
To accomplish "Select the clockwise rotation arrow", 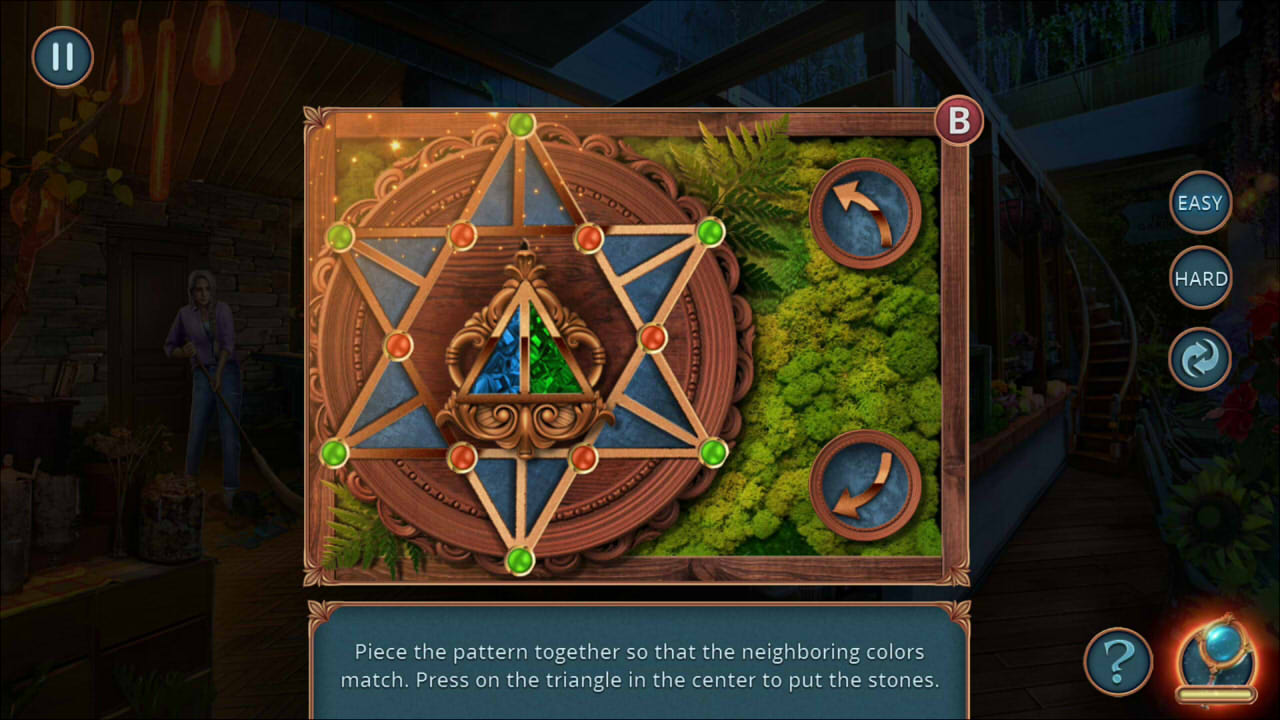I will coord(864,481).
